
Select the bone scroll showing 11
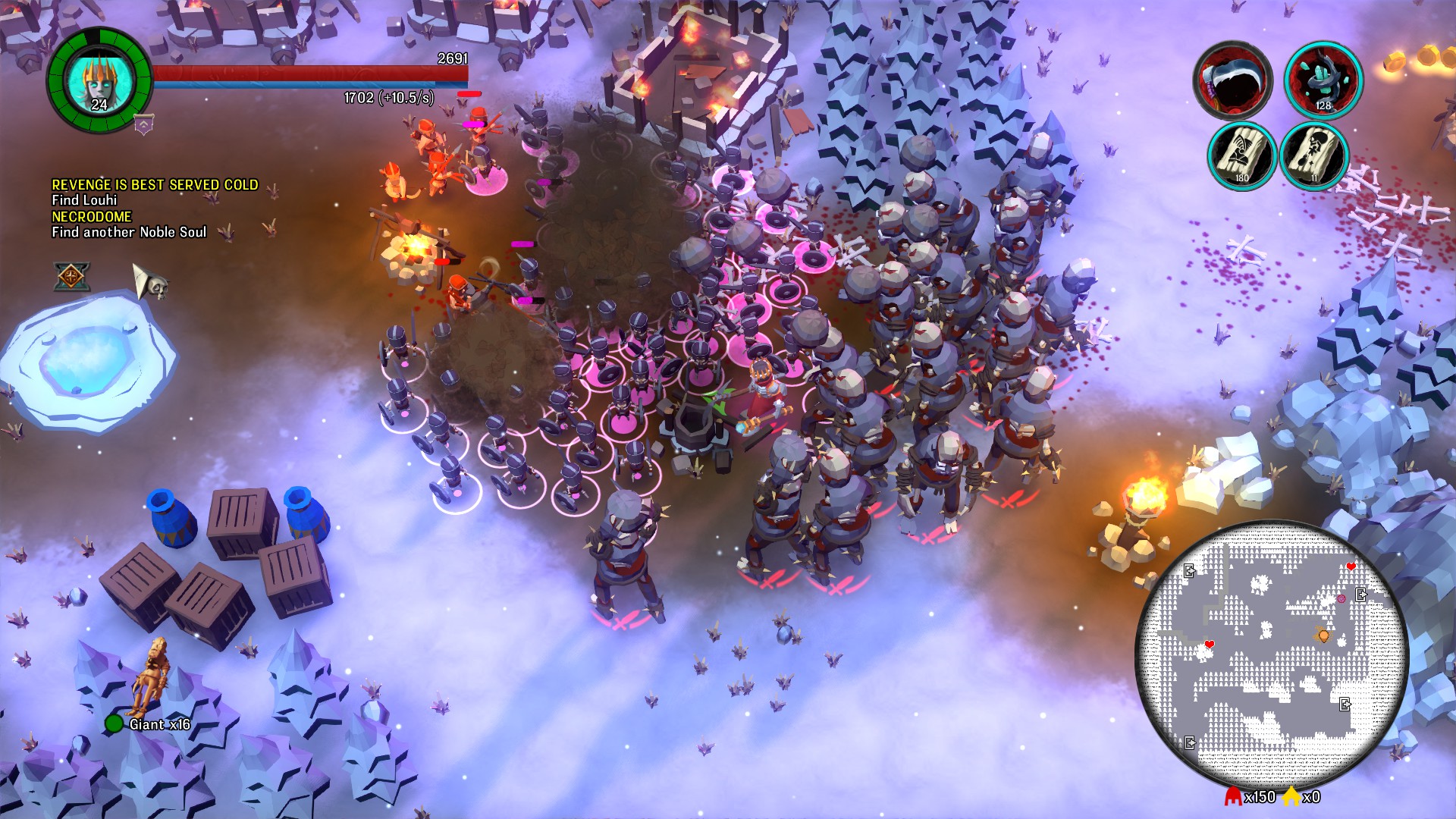click(x=1313, y=155)
